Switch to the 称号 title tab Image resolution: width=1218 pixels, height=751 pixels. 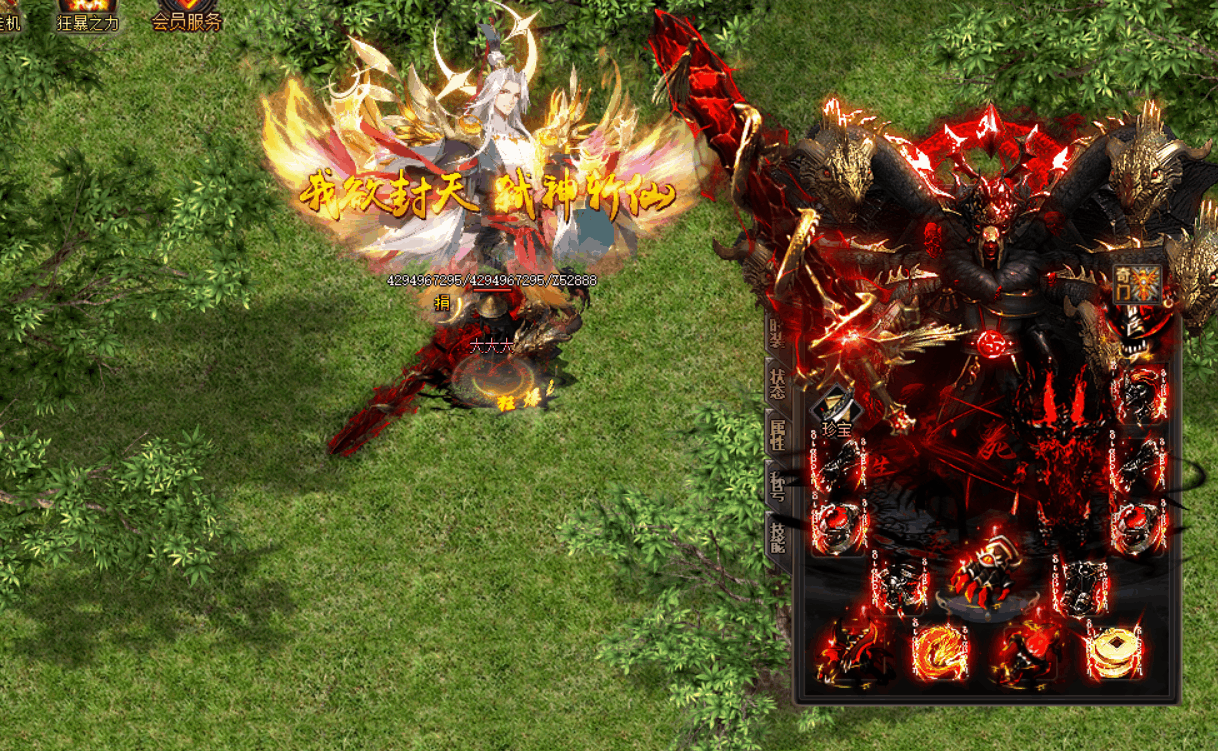click(x=777, y=487)
